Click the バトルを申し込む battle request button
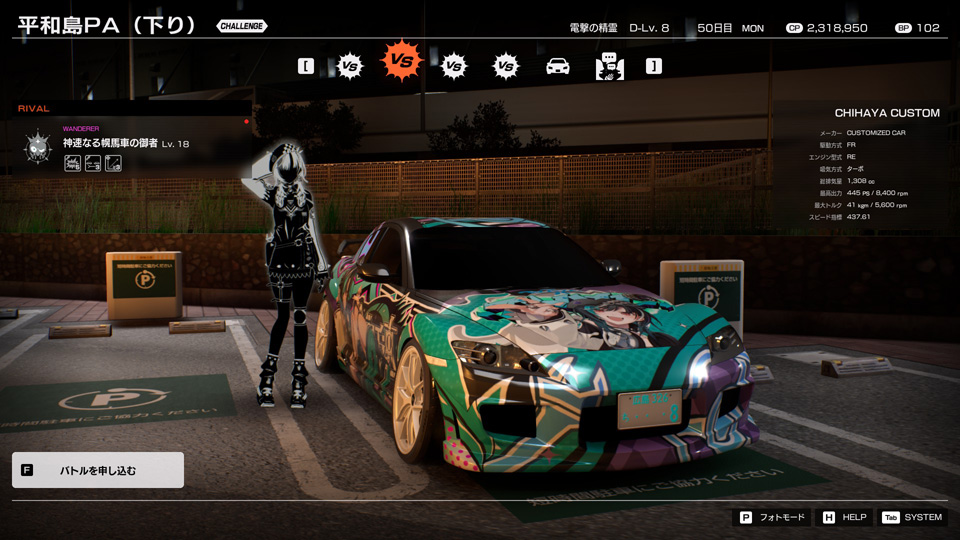The width and height of the screenshot is (960, 540). pos(97,470)
